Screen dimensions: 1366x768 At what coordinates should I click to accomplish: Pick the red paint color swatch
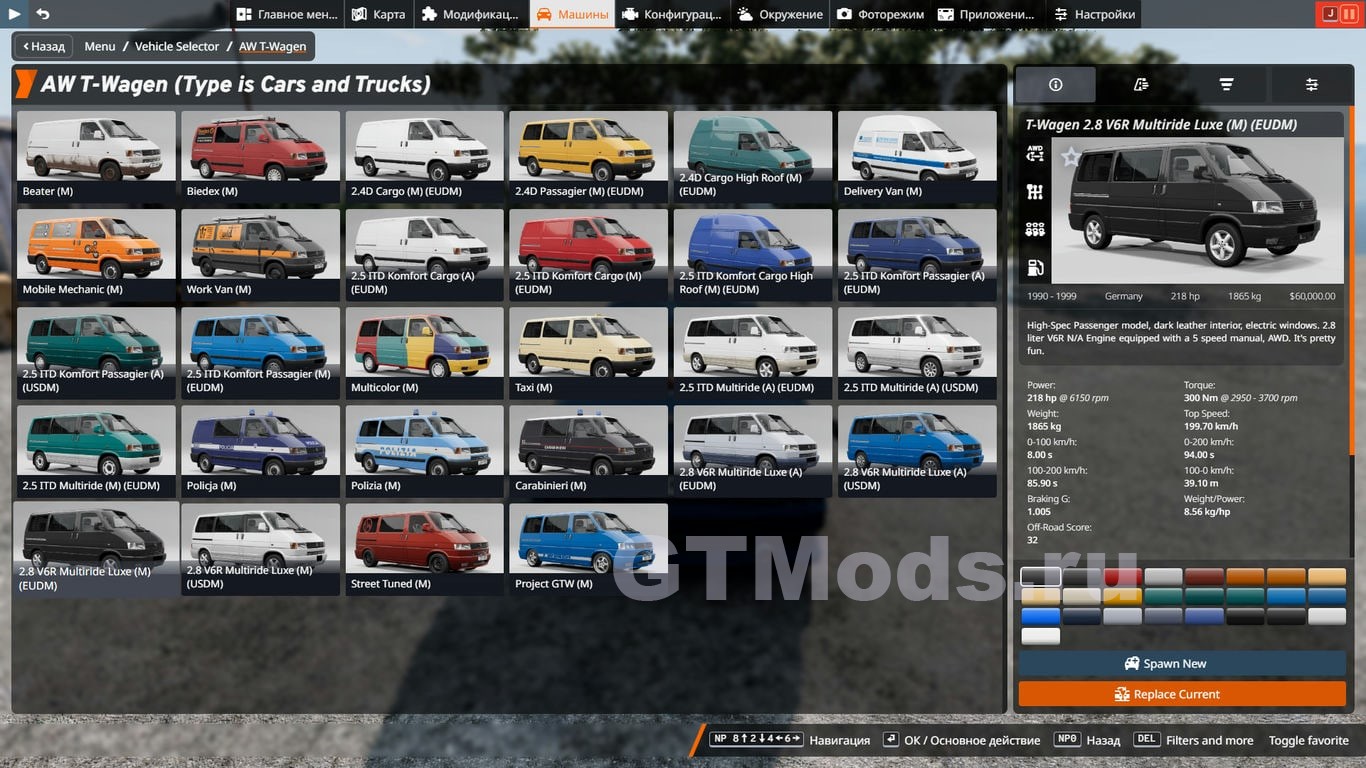click(x=1123, y=576)
